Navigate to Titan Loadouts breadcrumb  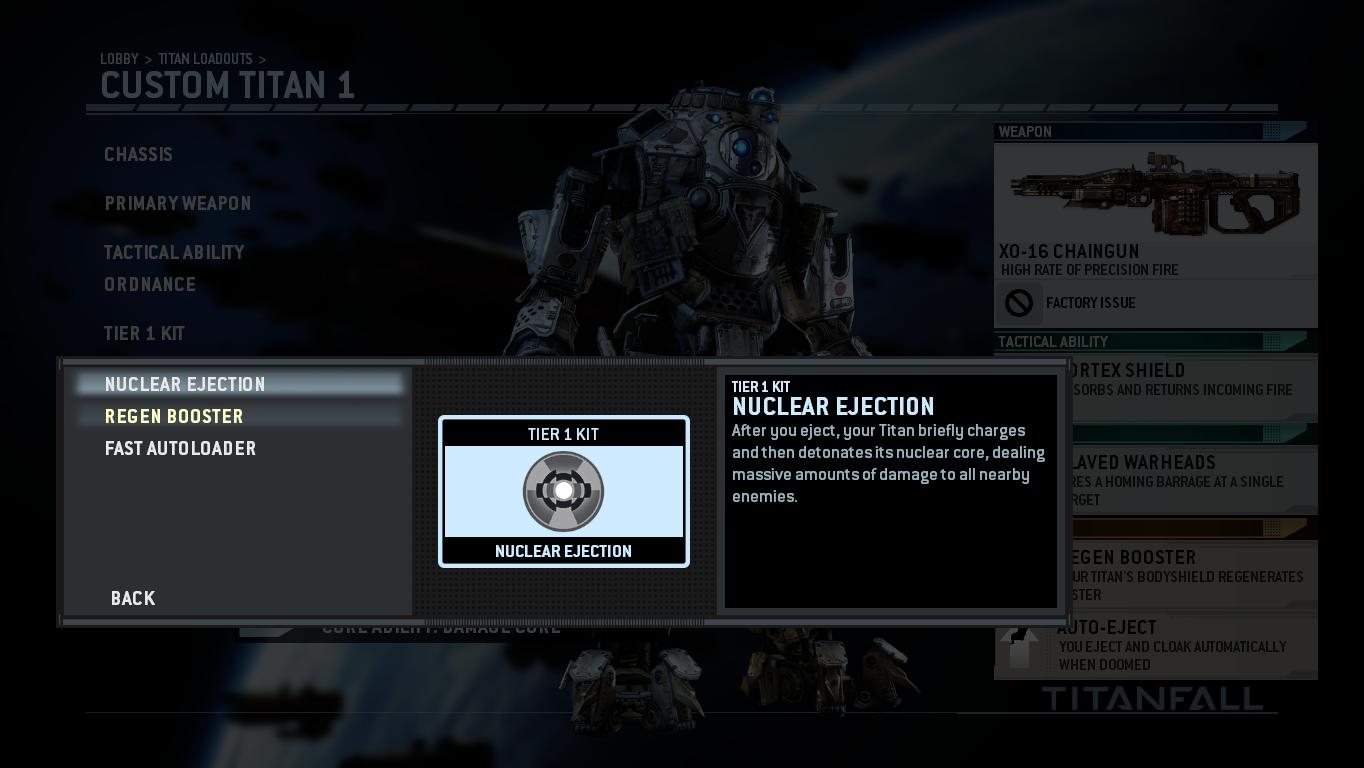point(205,59)
